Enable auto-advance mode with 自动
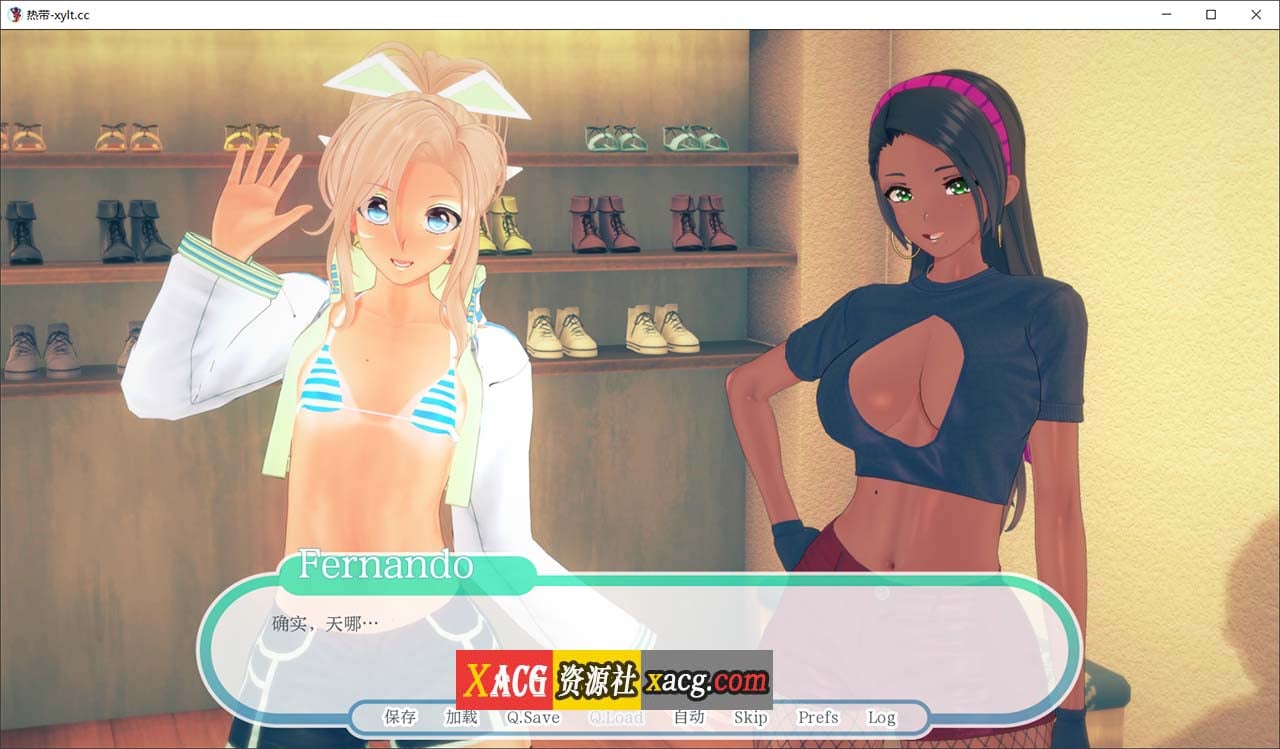The height and width of the screenshot is (749, 1280). point(689,717)
